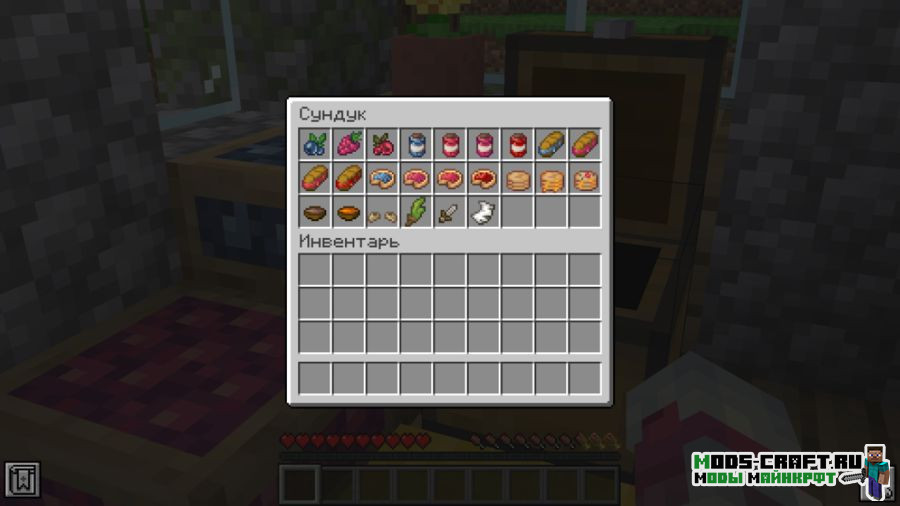Grab the jar with the blue label
This screenshot has width=900, height=506.
tap(417, 144)
